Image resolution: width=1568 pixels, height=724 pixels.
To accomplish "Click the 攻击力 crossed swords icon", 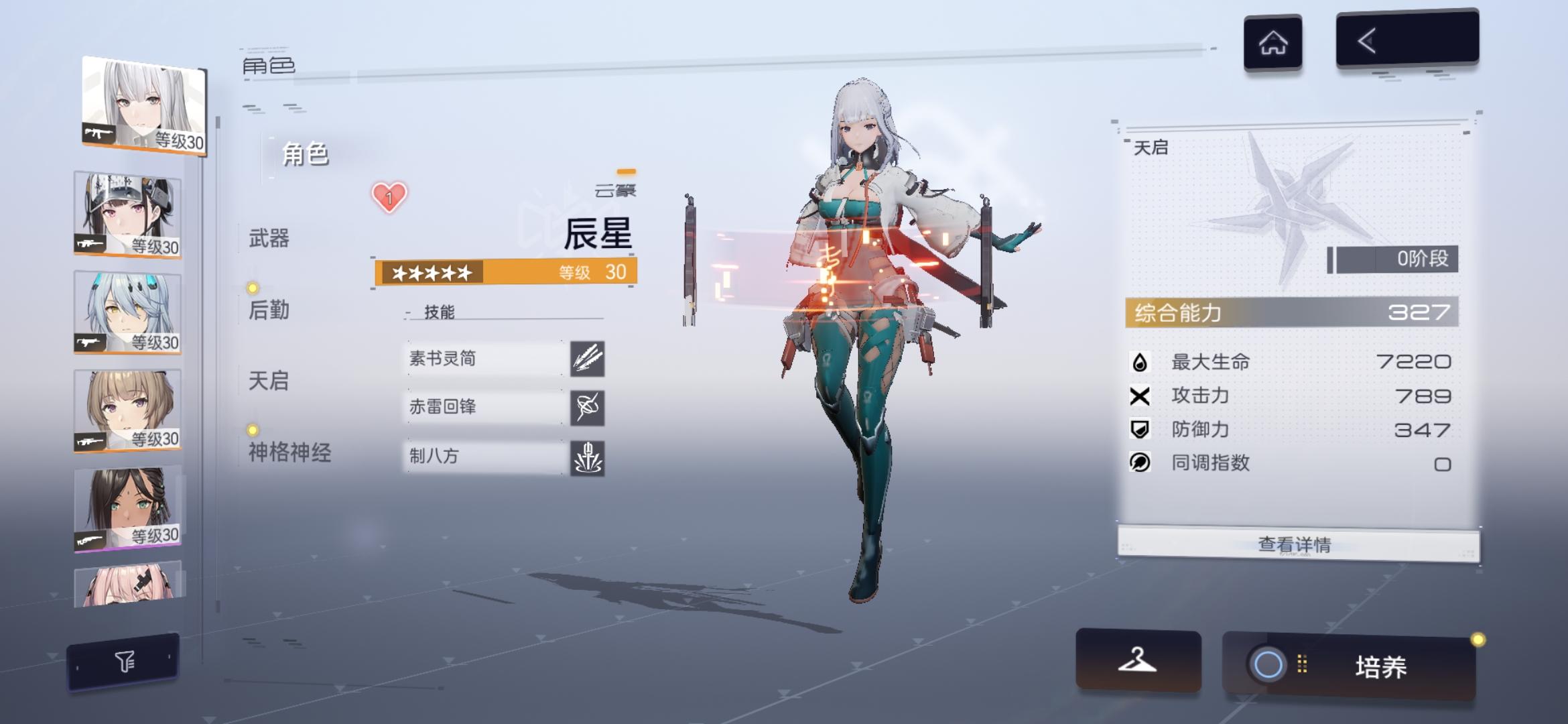I will pos(1139,396).
